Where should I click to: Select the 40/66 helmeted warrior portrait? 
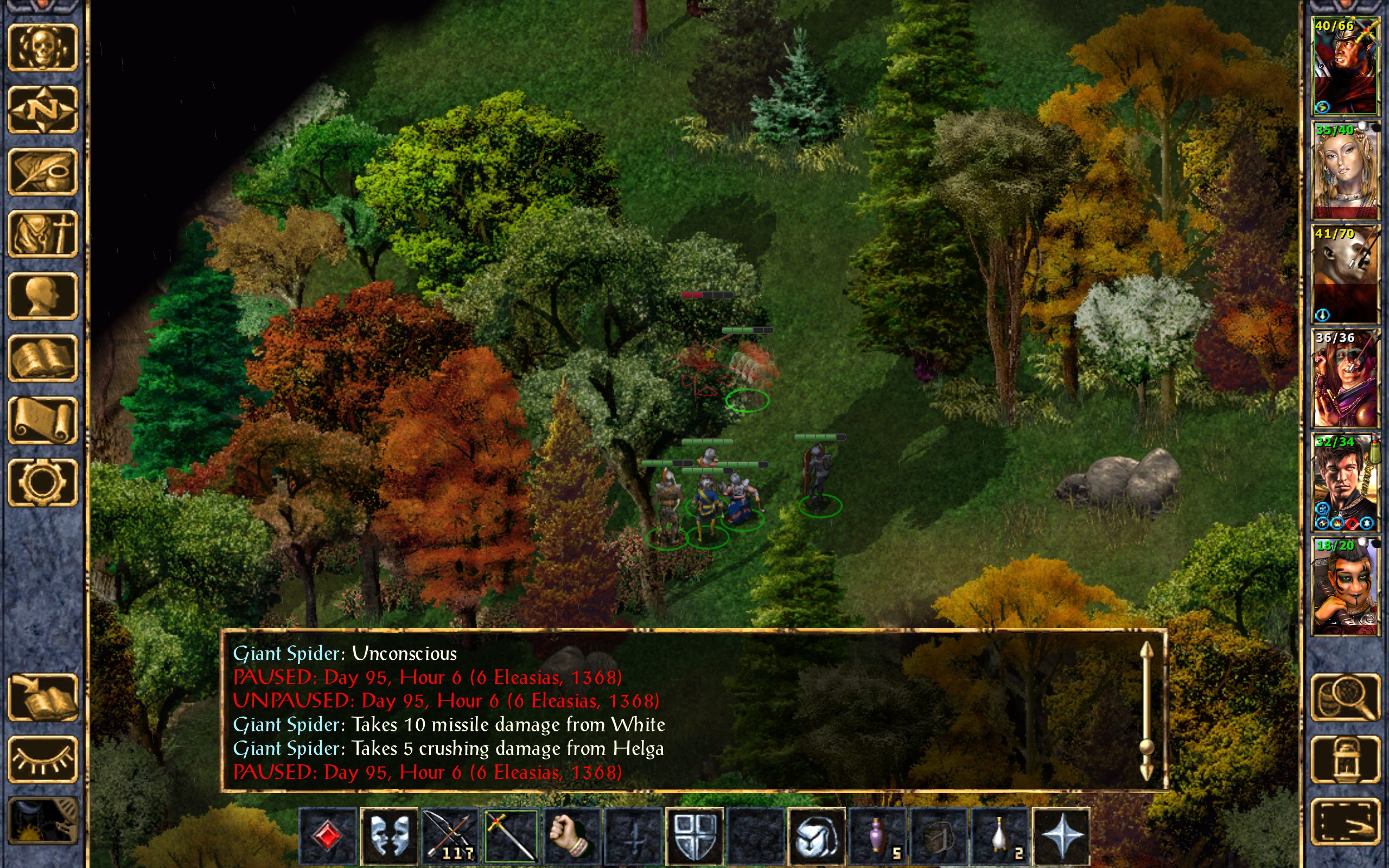pyautogui.click(x=1345, y=66)
